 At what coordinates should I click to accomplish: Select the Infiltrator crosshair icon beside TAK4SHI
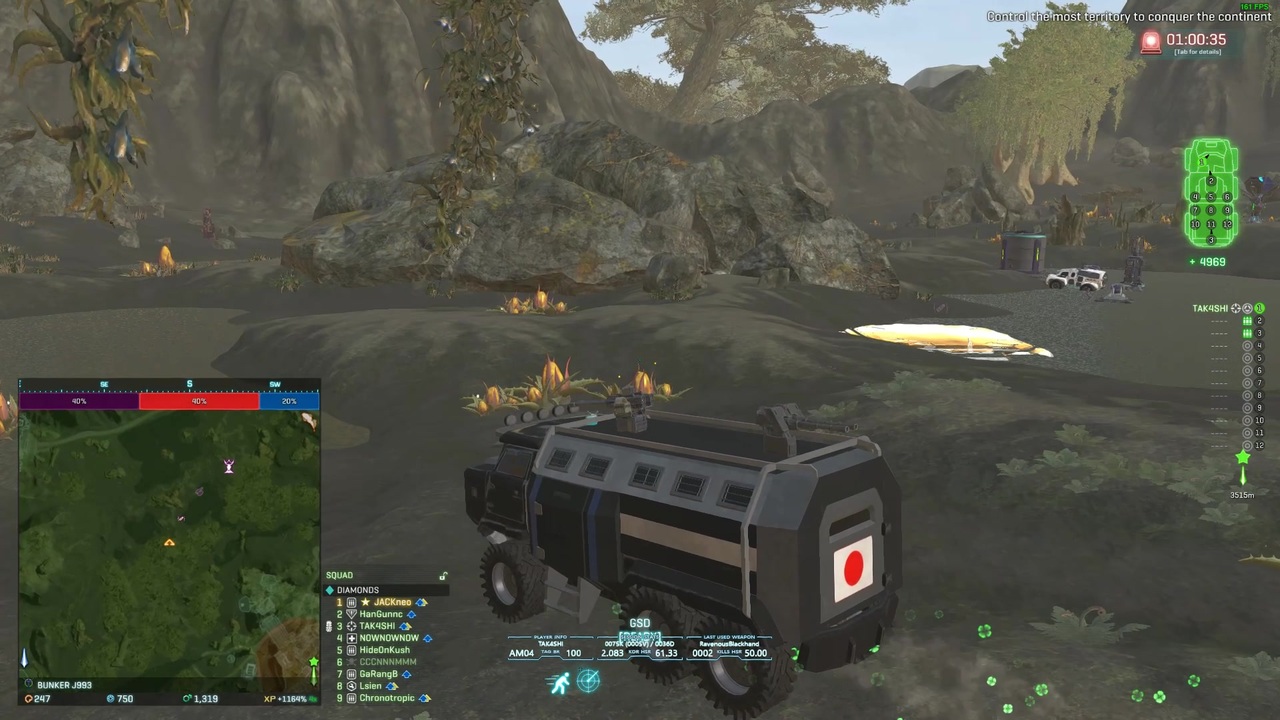pos(351,626)
